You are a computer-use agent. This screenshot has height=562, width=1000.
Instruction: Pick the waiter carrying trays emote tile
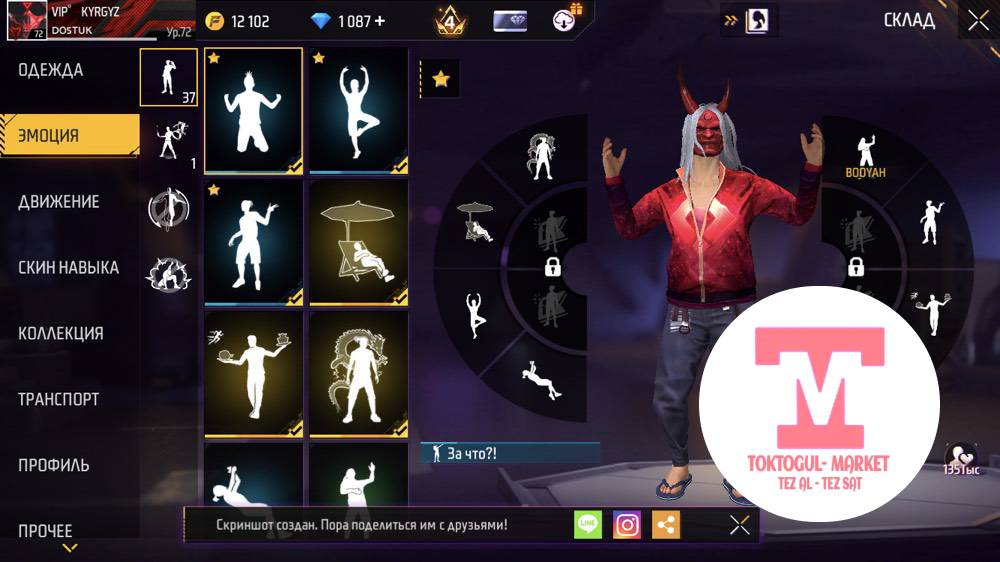pos(253,374)
